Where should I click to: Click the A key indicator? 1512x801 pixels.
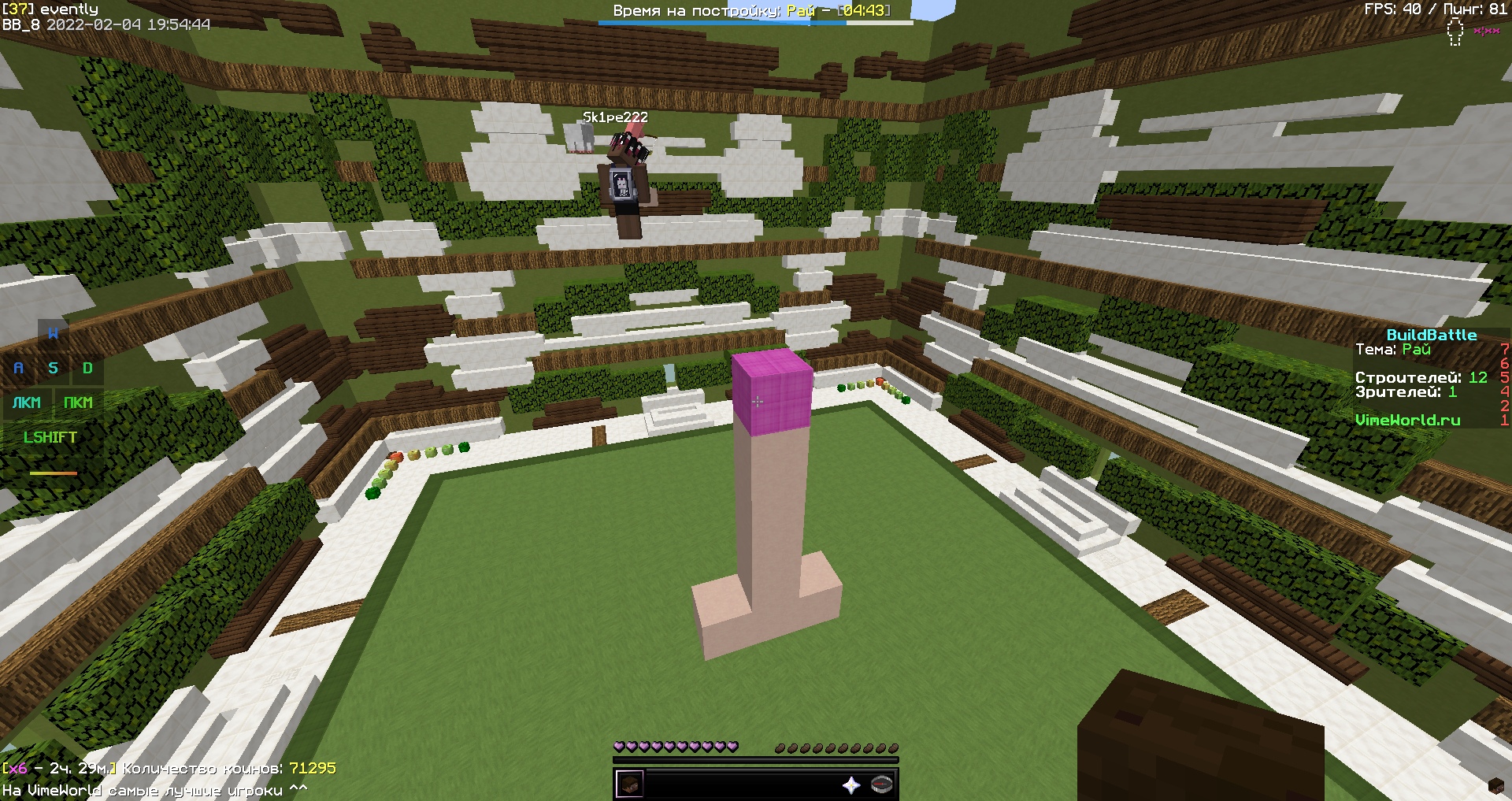(x=17, y=368)
